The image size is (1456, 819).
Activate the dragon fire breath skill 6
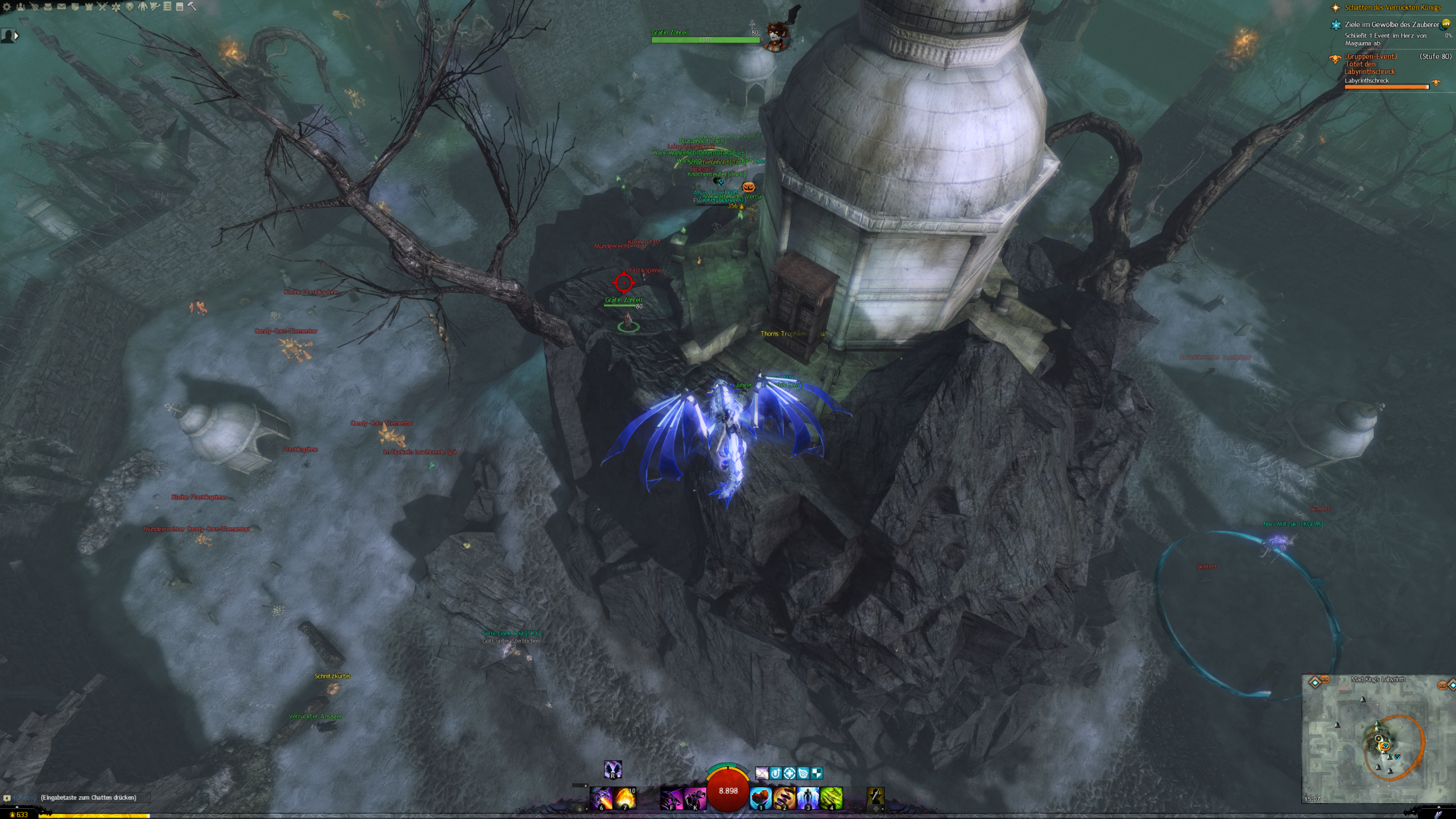click(601, 798)
